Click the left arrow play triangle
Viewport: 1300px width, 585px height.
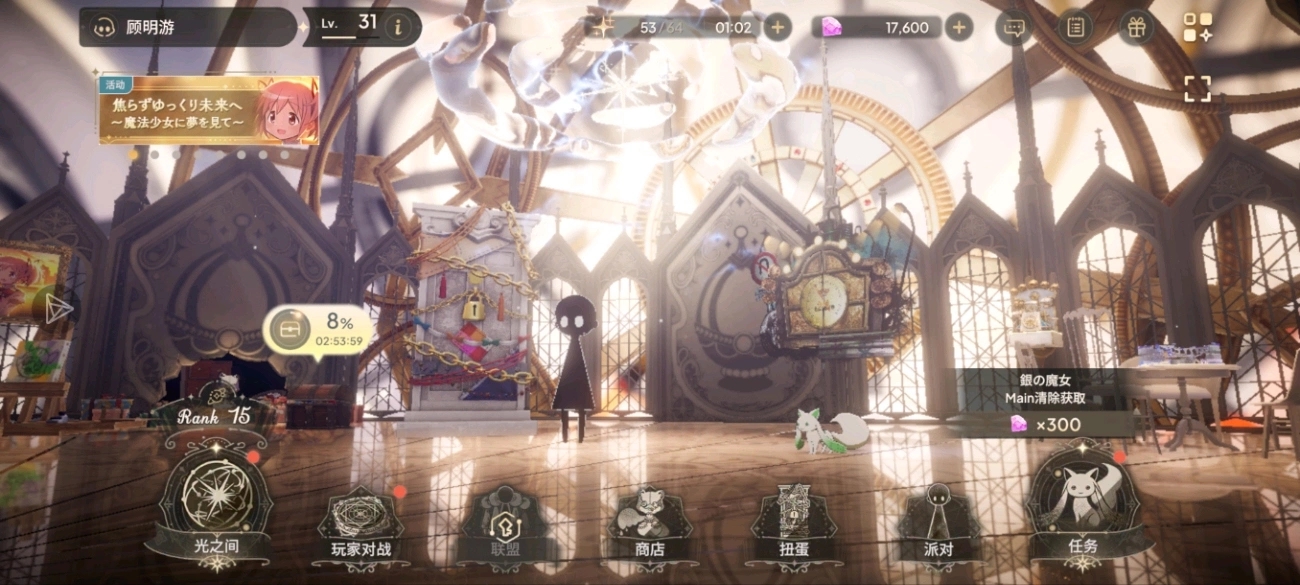(57, 307)
